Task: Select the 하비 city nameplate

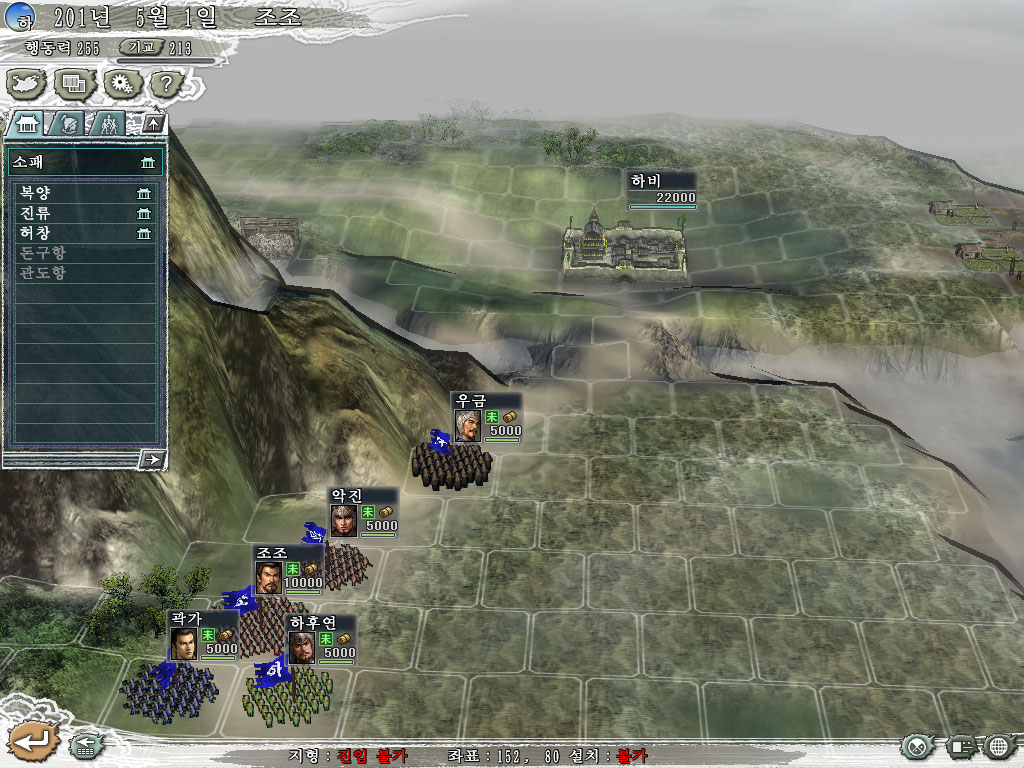Action: 660,190
